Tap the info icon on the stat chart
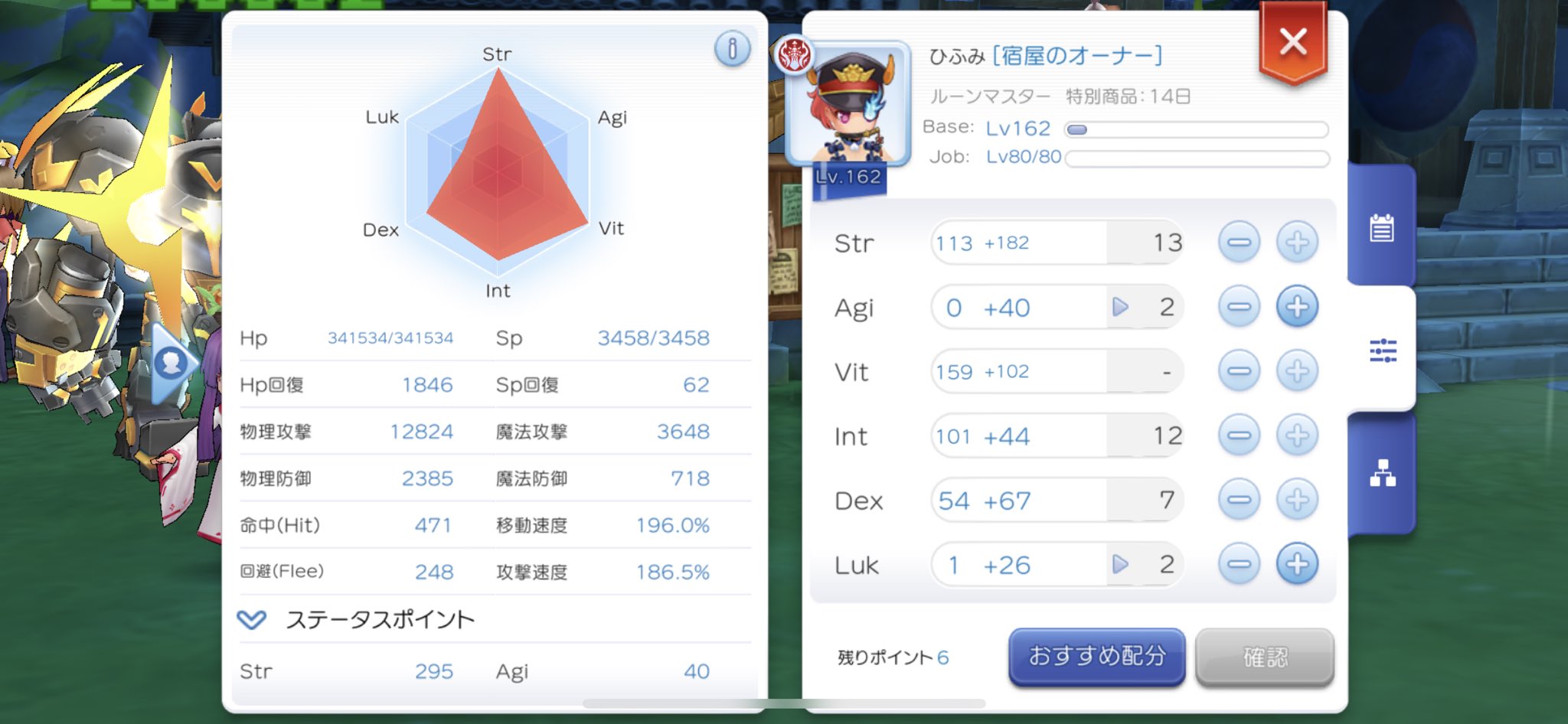Screen dimensions: 1568x724 click(734, 48)
